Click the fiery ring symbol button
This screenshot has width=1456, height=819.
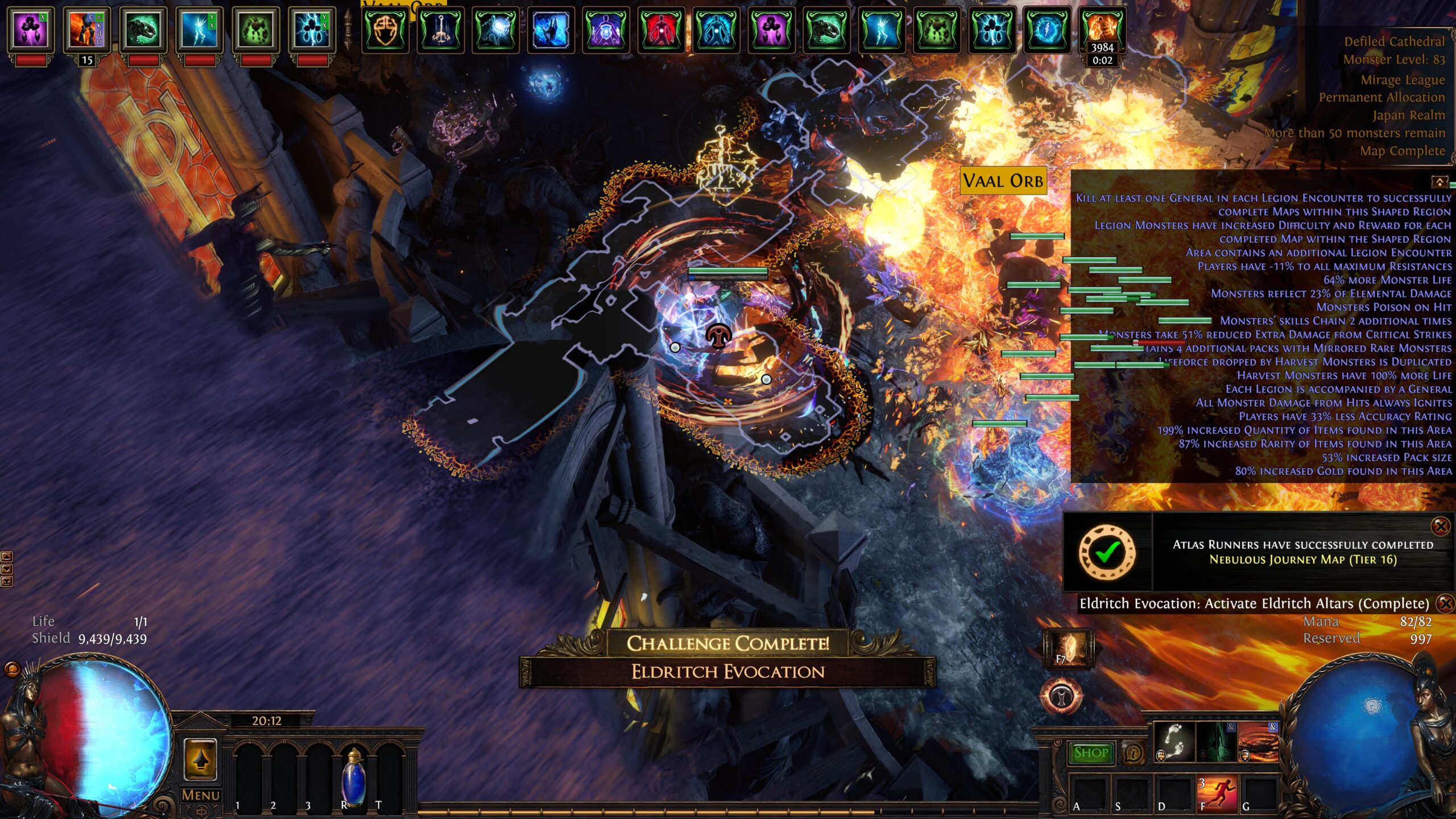tap(1061, 695)
